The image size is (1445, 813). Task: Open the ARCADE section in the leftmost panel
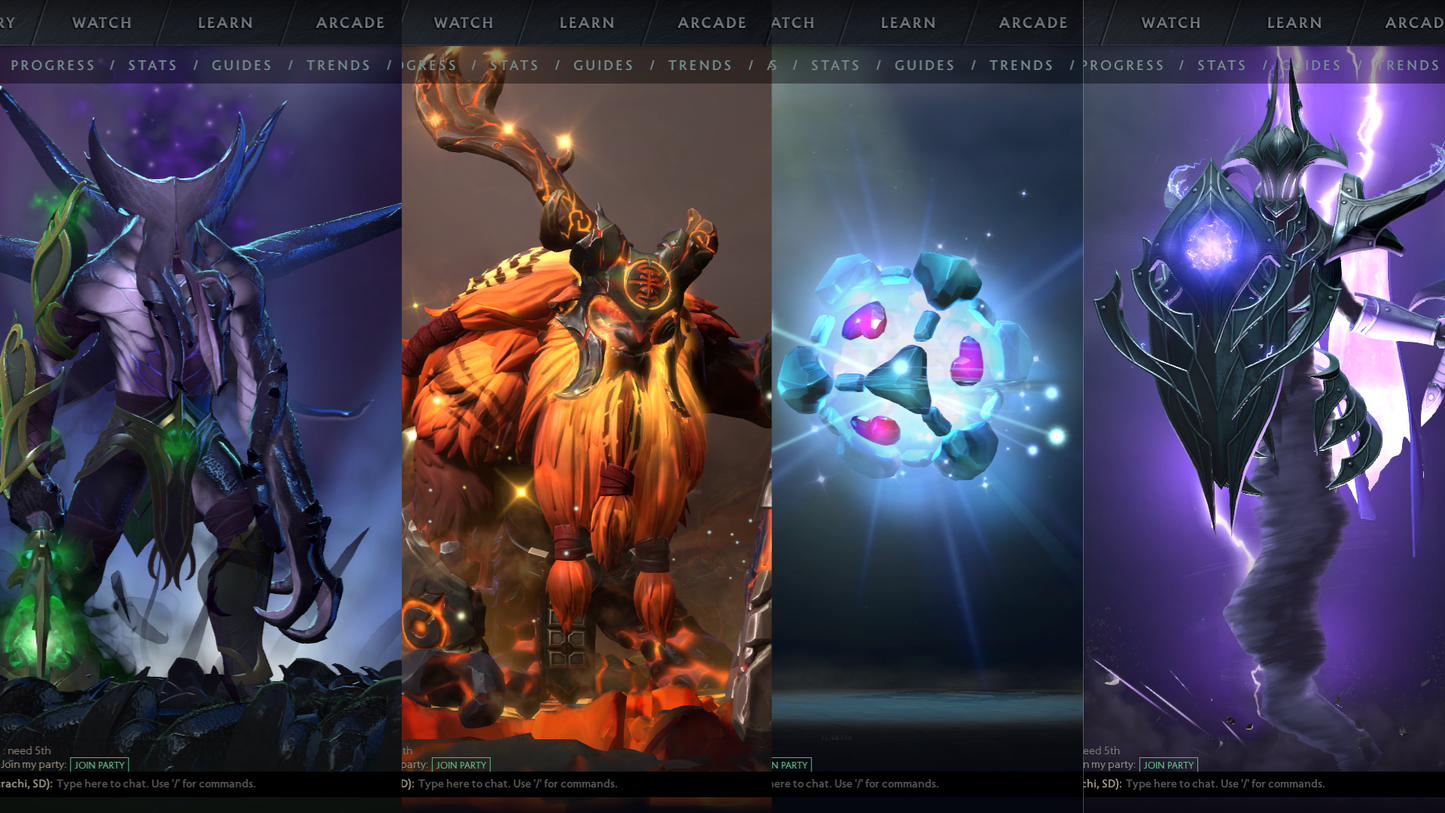tap(350, 22)
